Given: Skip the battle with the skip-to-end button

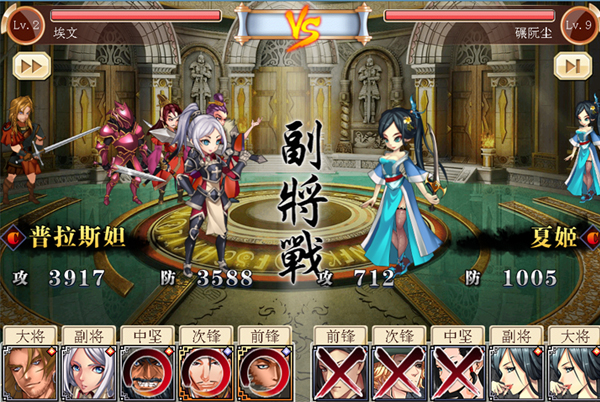Looking at the screenshot, I should (x=571, y=66).
